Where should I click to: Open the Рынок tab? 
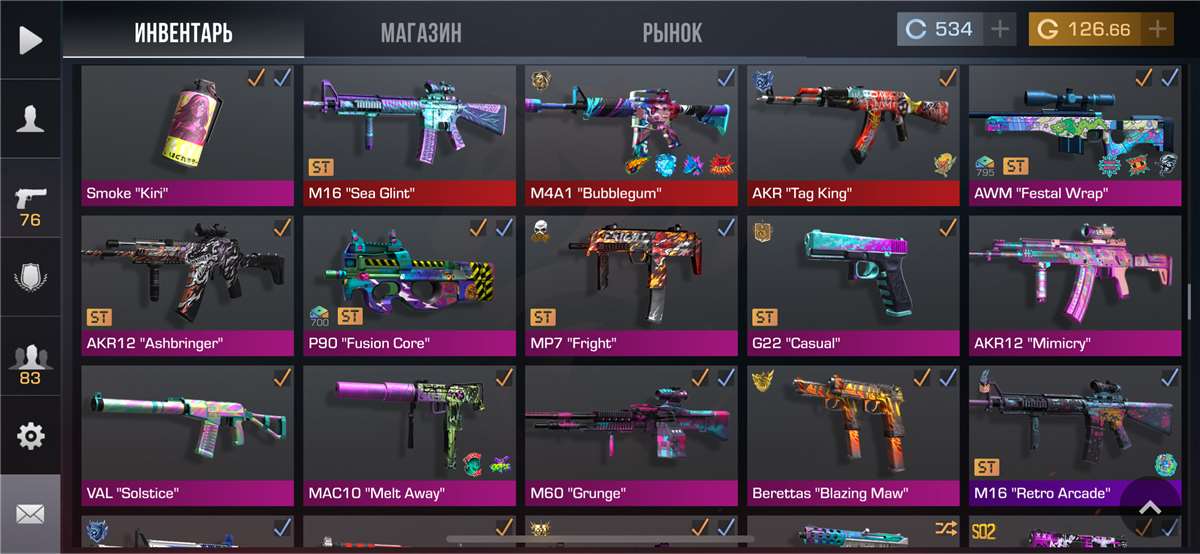coord(672,32)
